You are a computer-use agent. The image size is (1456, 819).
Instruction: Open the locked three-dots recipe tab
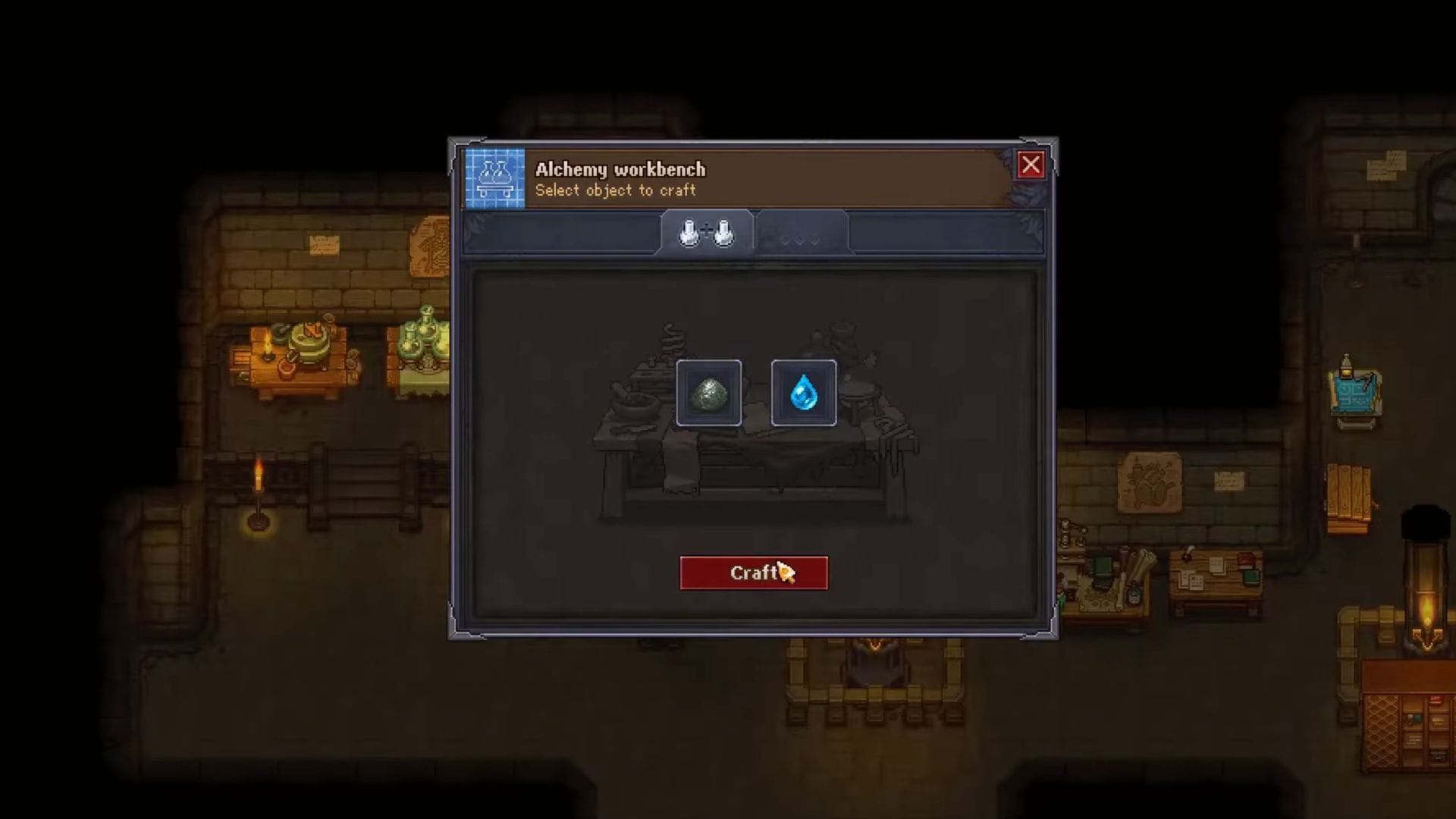(802, 237)
